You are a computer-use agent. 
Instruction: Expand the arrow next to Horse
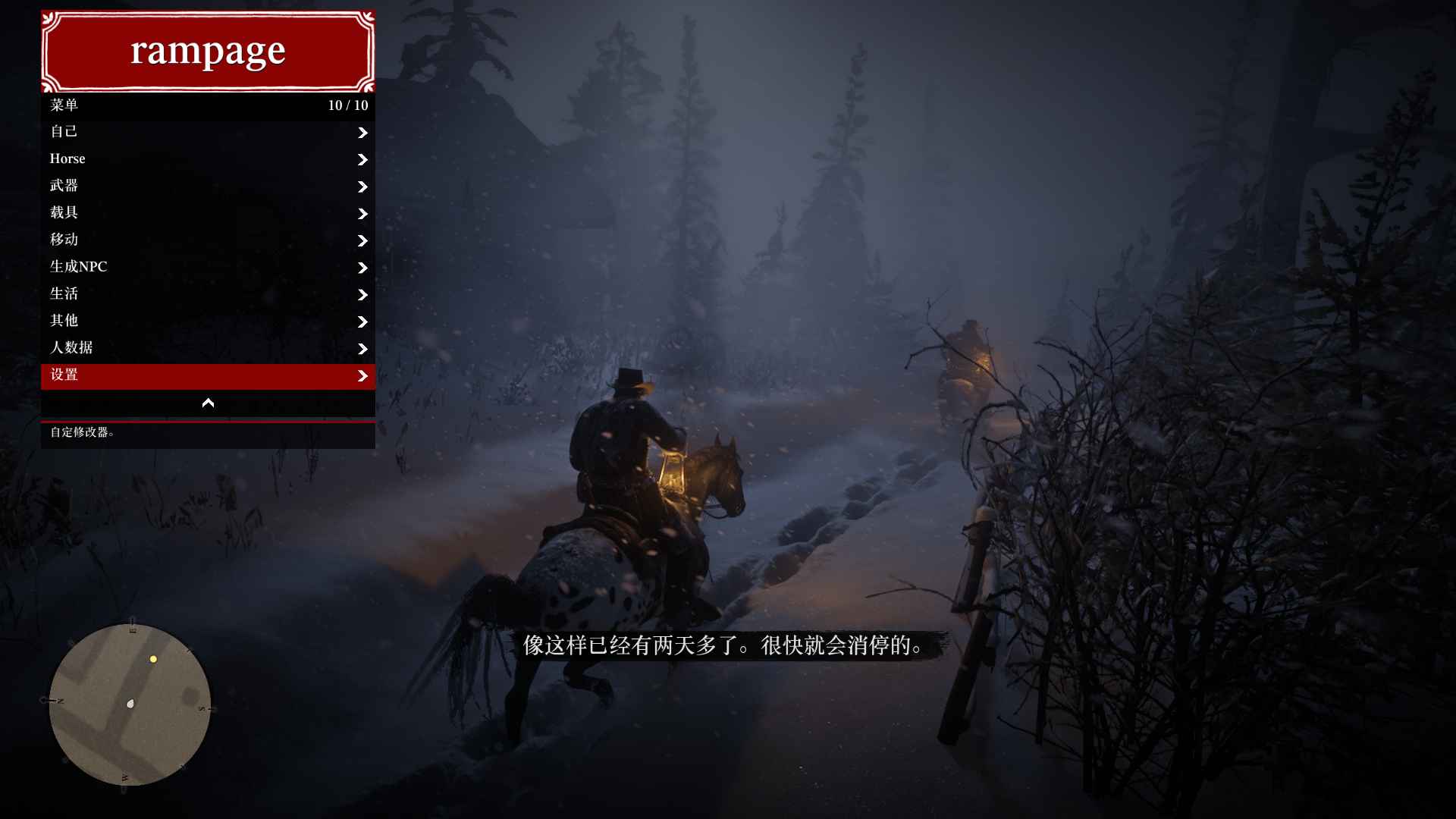(363, 160)
